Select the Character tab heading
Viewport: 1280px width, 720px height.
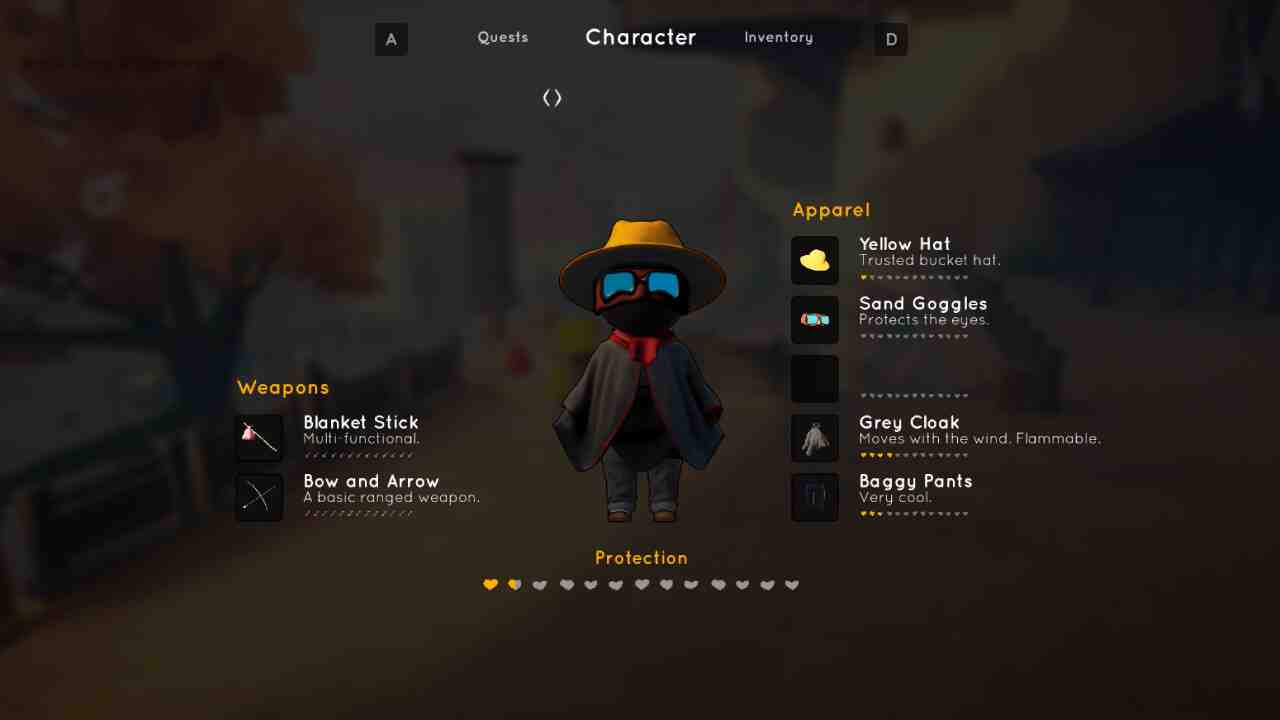click(x=640, y=38)
